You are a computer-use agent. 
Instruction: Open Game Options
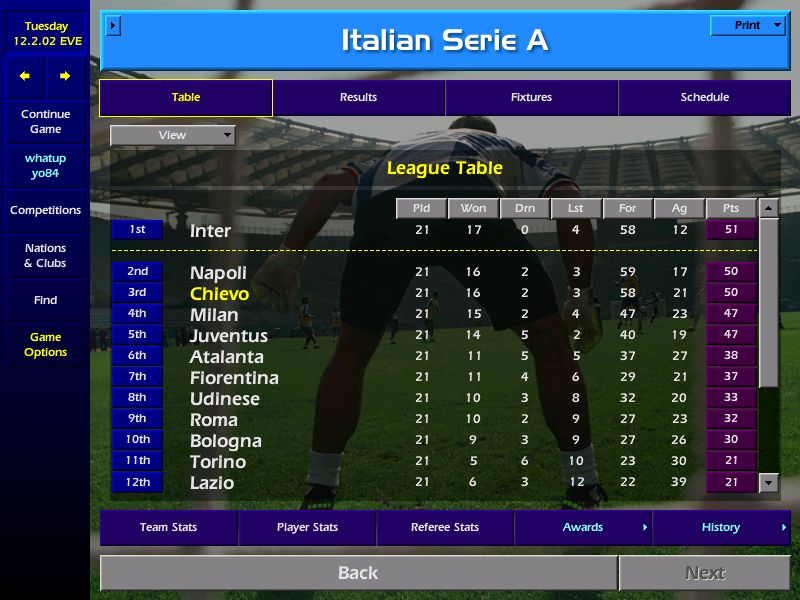point(45,344)
